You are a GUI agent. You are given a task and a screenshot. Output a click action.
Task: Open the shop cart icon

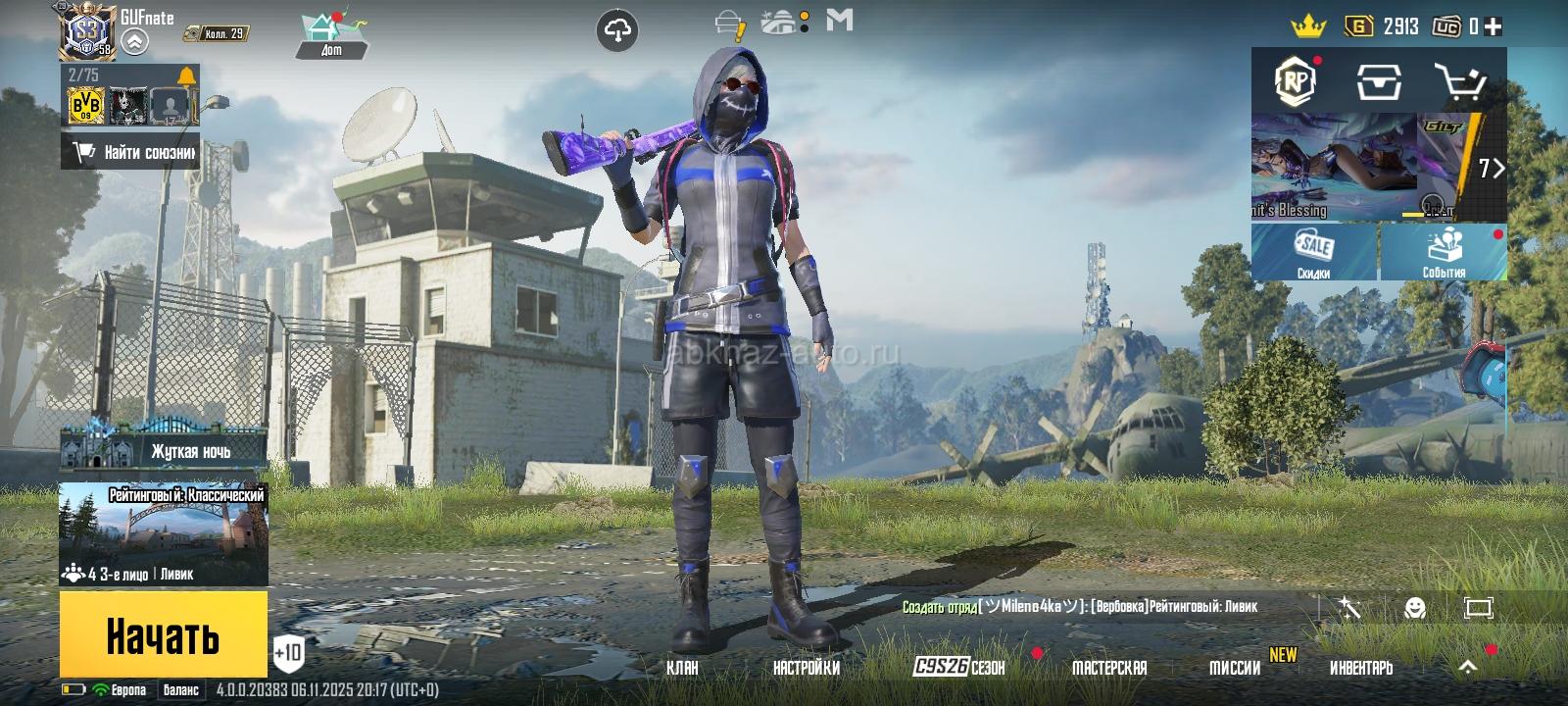point(1460,82)
